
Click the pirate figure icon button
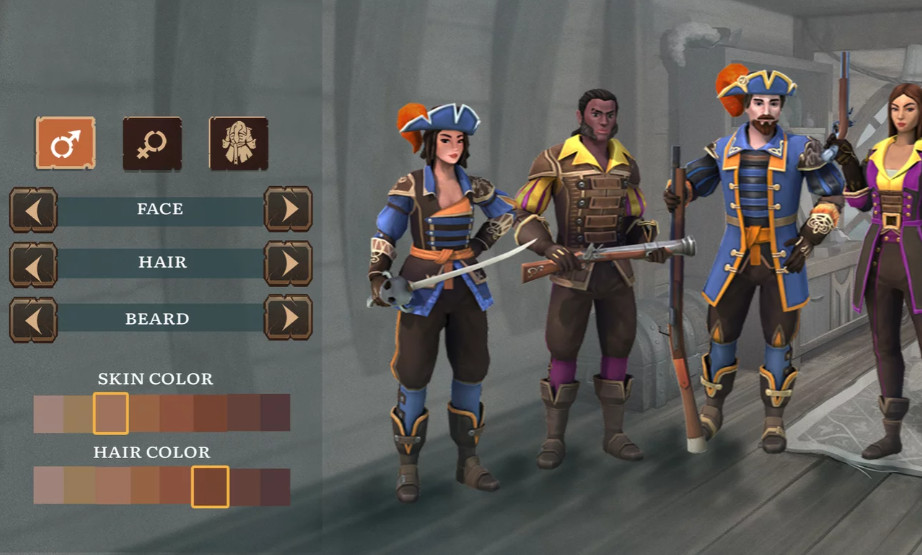238,143
